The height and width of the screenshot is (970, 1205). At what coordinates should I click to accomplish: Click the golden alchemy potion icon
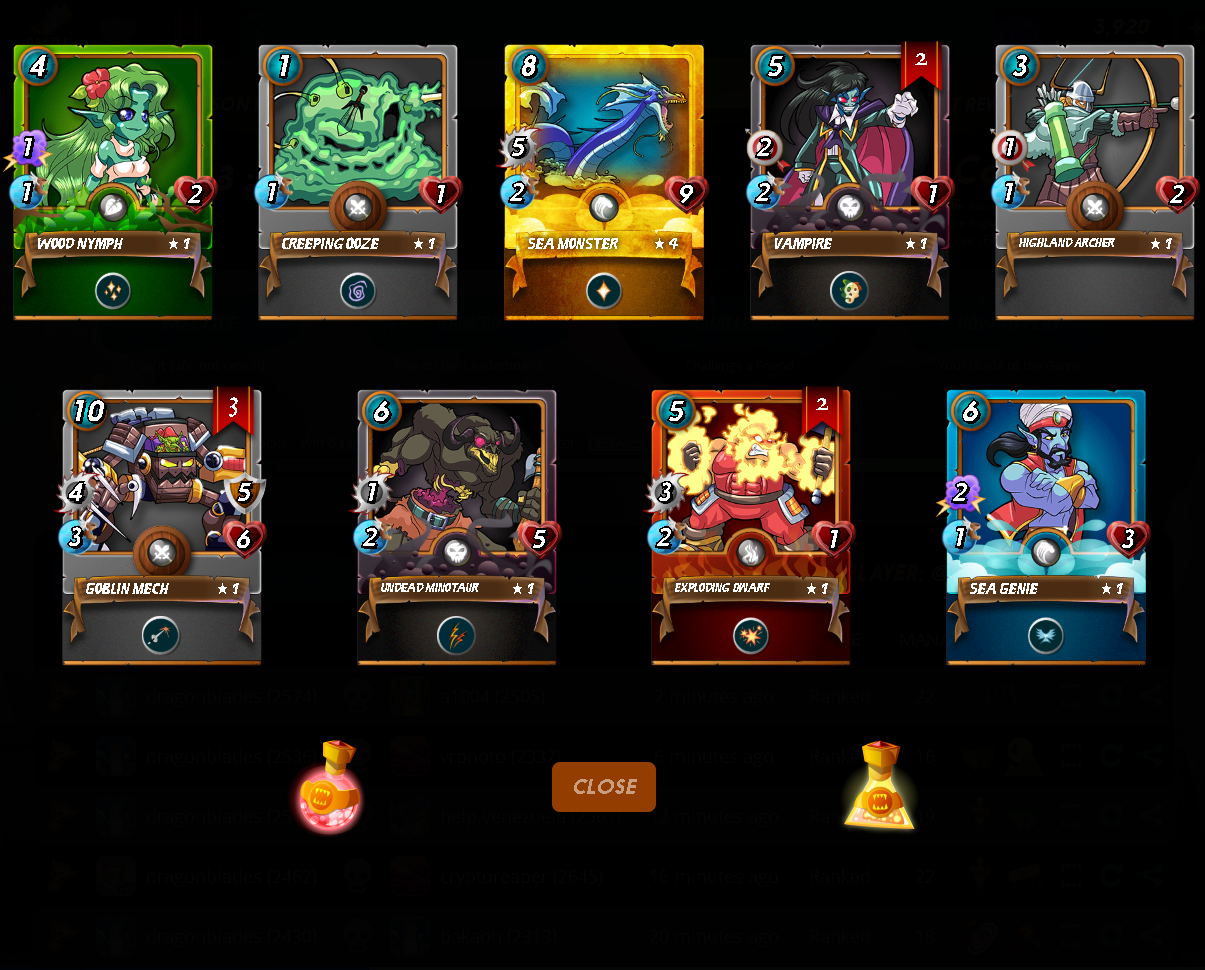pos(879,788)
